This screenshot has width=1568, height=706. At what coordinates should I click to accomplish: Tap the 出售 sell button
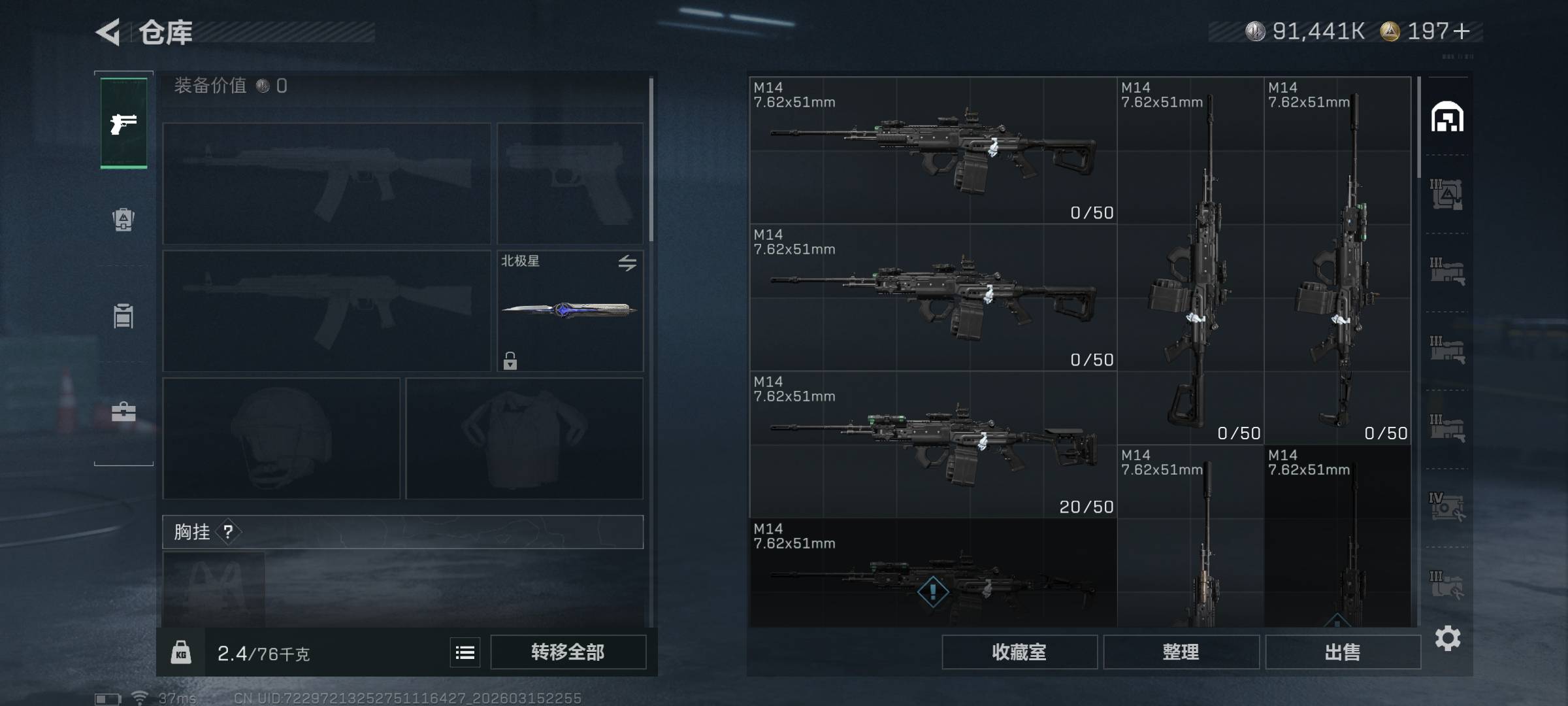[1343, 652]
